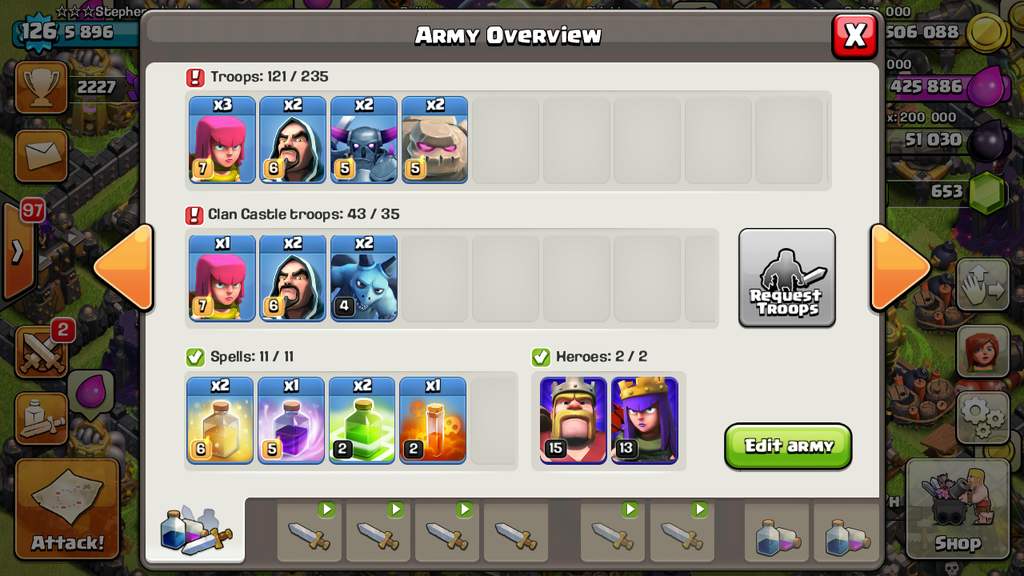Select the Archer Queen hero

(645, 421)
